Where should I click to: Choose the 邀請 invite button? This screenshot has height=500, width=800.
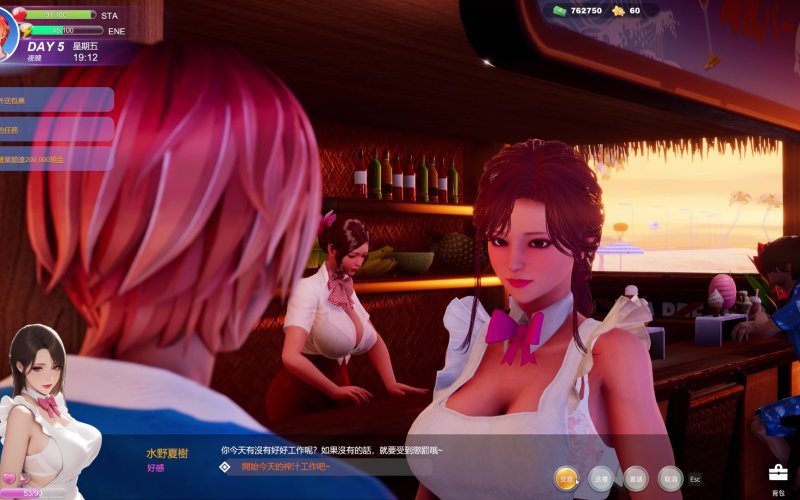[x=635, y=479]
